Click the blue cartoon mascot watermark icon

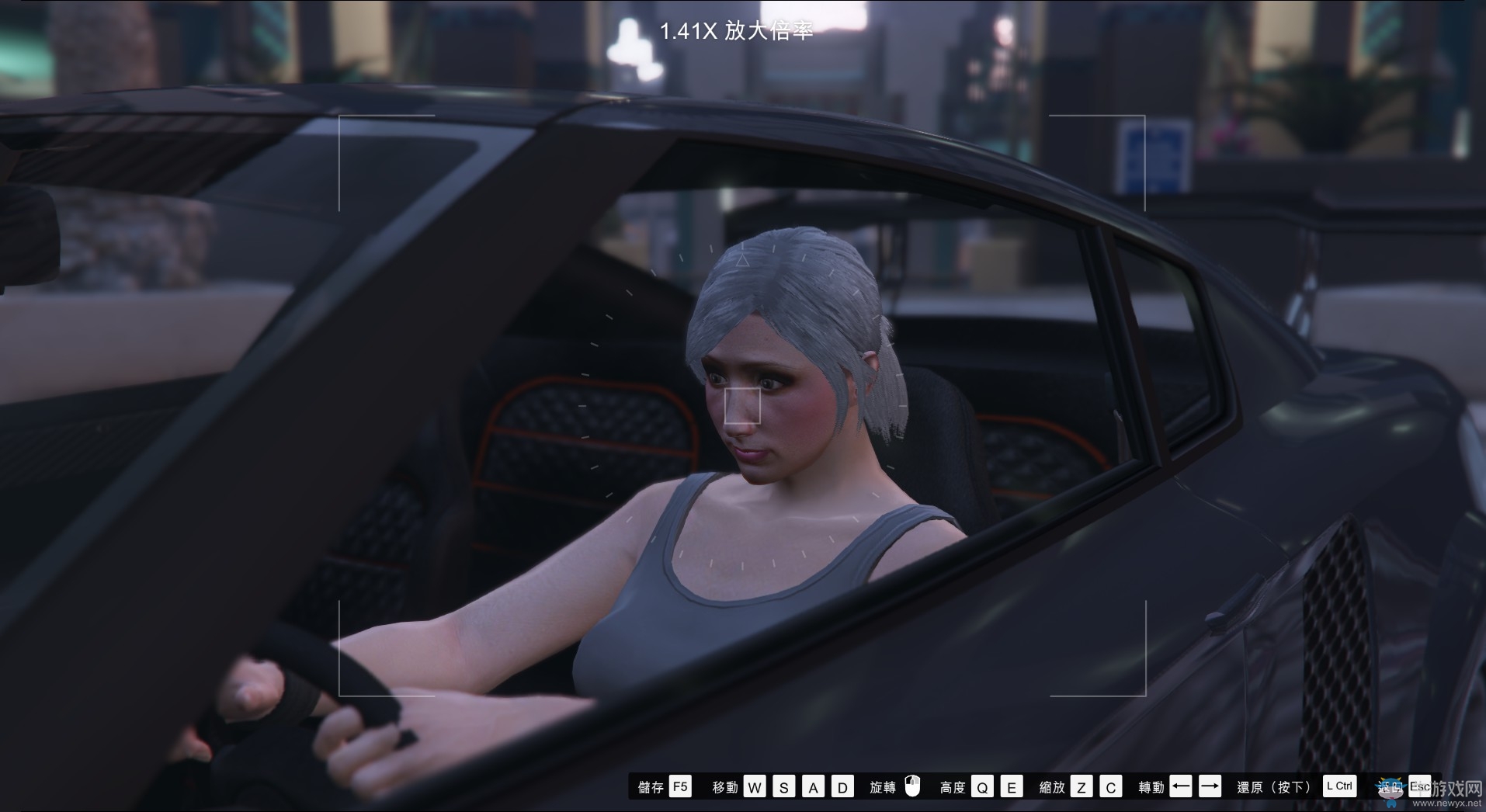[x=1392, y=786]
